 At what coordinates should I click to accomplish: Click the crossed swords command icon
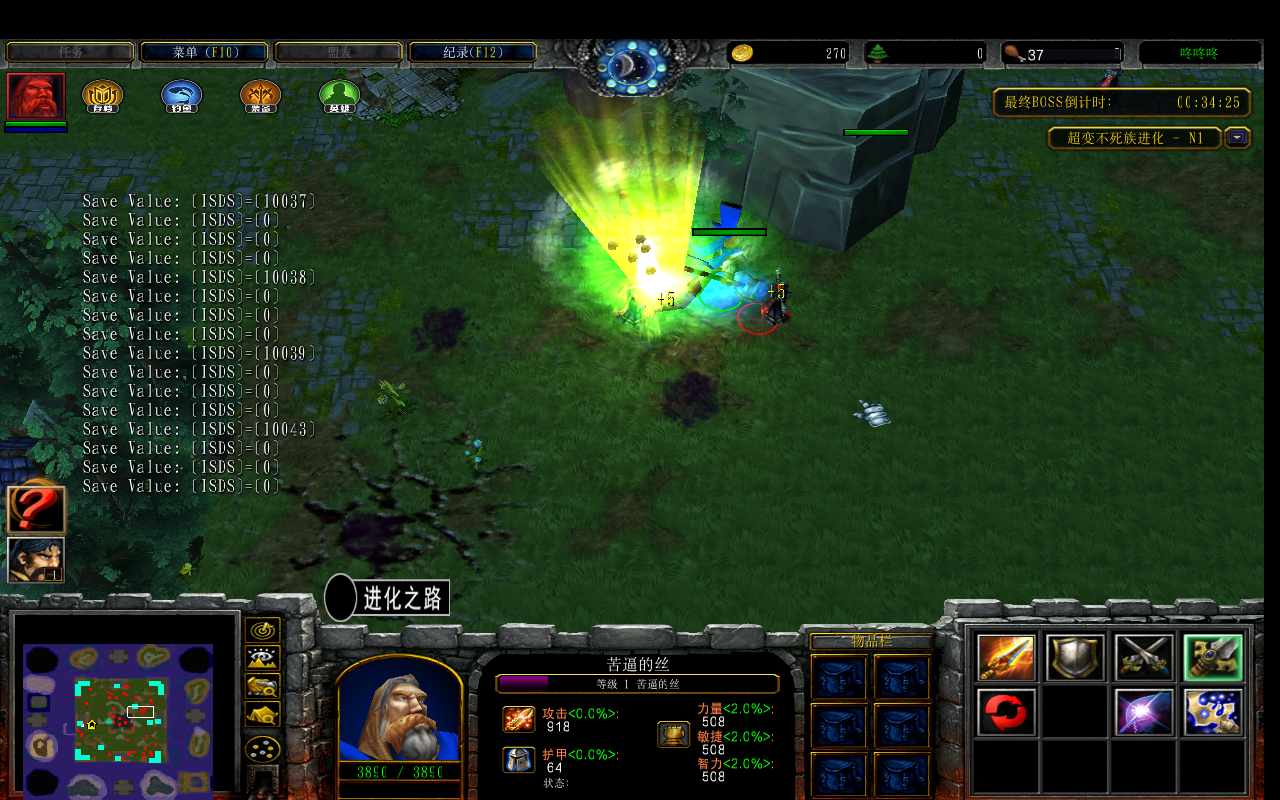coord(1144,657)
